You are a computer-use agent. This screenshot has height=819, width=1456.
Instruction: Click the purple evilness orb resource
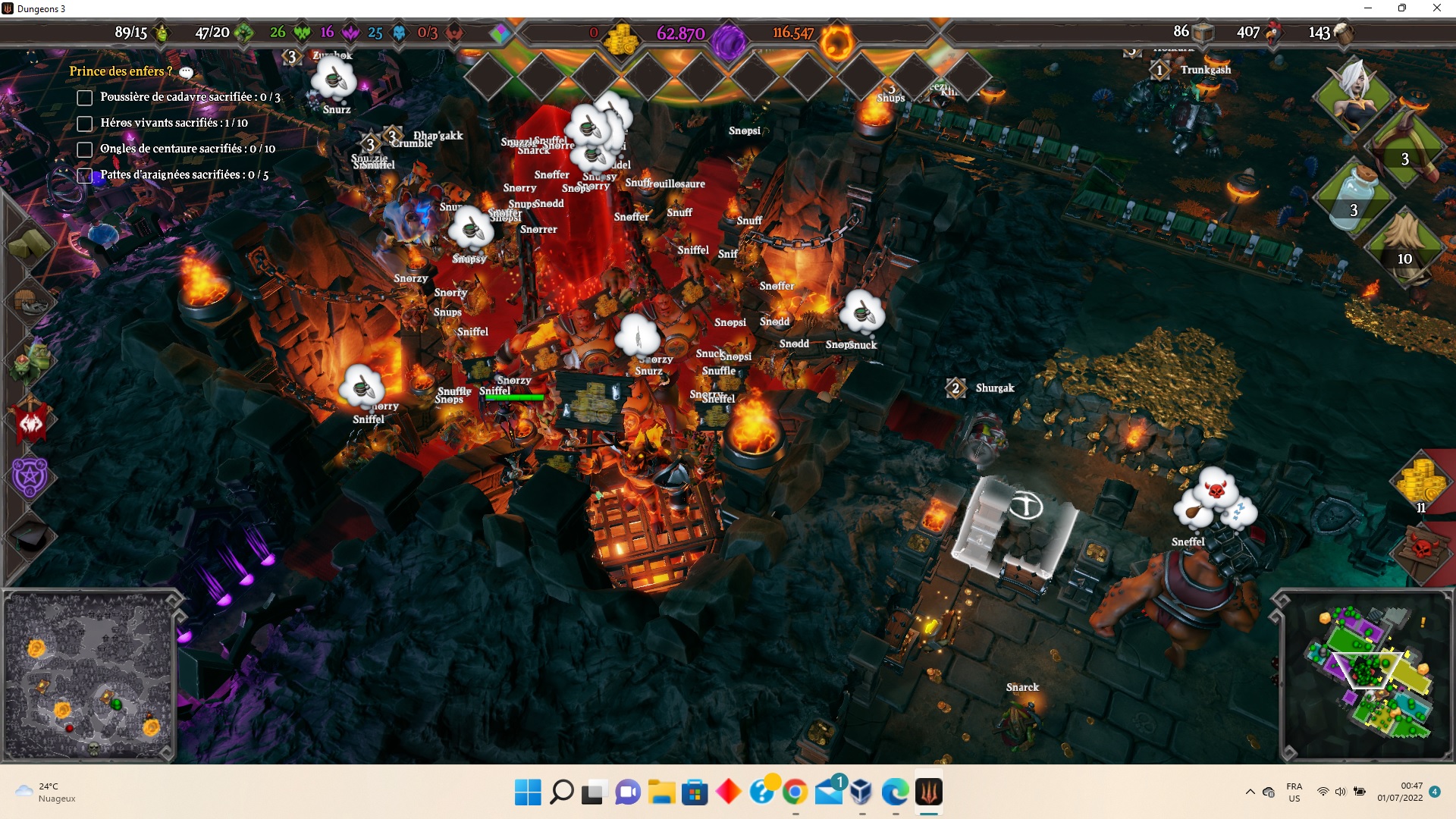(x=728, y=40)
